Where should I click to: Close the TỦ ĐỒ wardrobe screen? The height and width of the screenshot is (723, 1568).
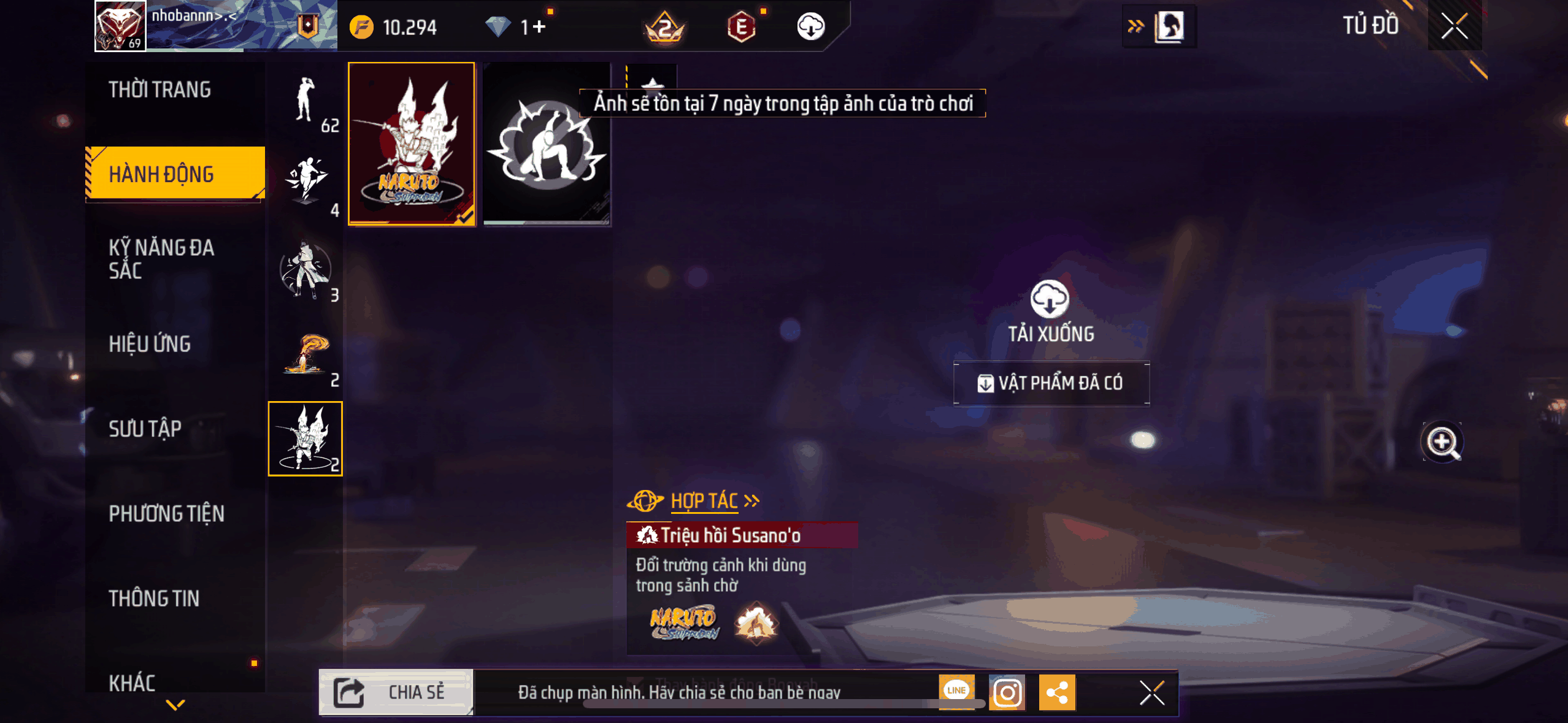click(x=1454, y=26)
